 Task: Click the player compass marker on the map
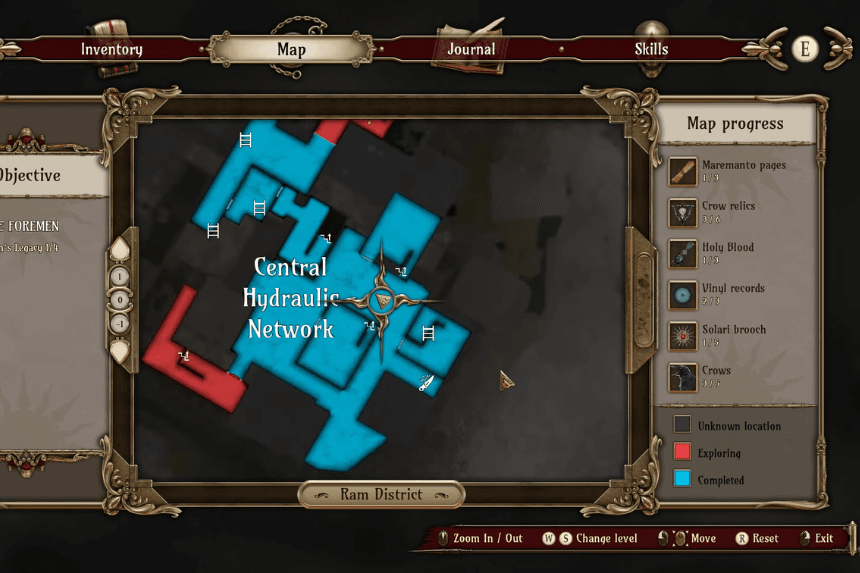pos(381,301)
